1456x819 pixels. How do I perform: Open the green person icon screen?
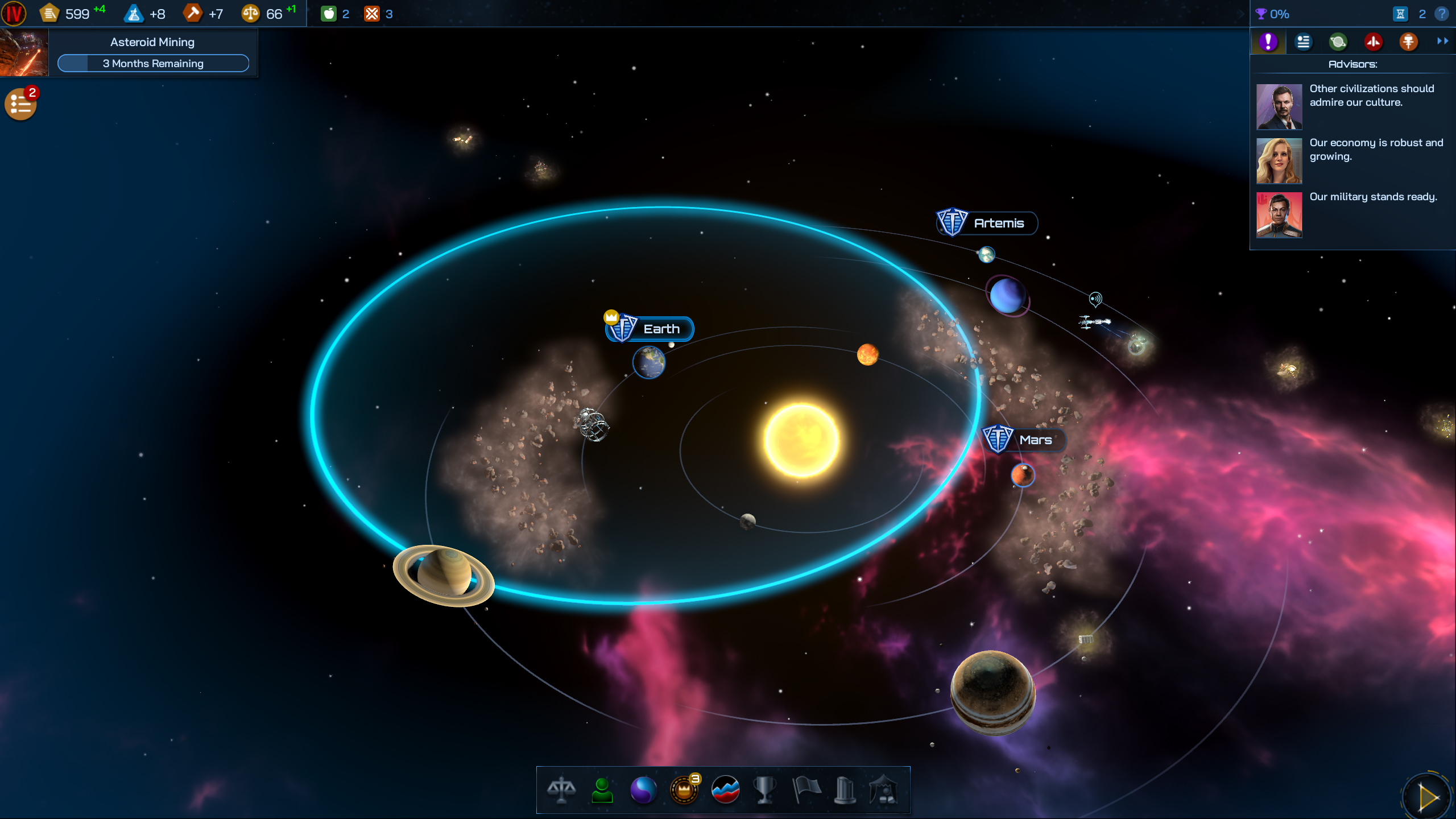tap(602, 791)
